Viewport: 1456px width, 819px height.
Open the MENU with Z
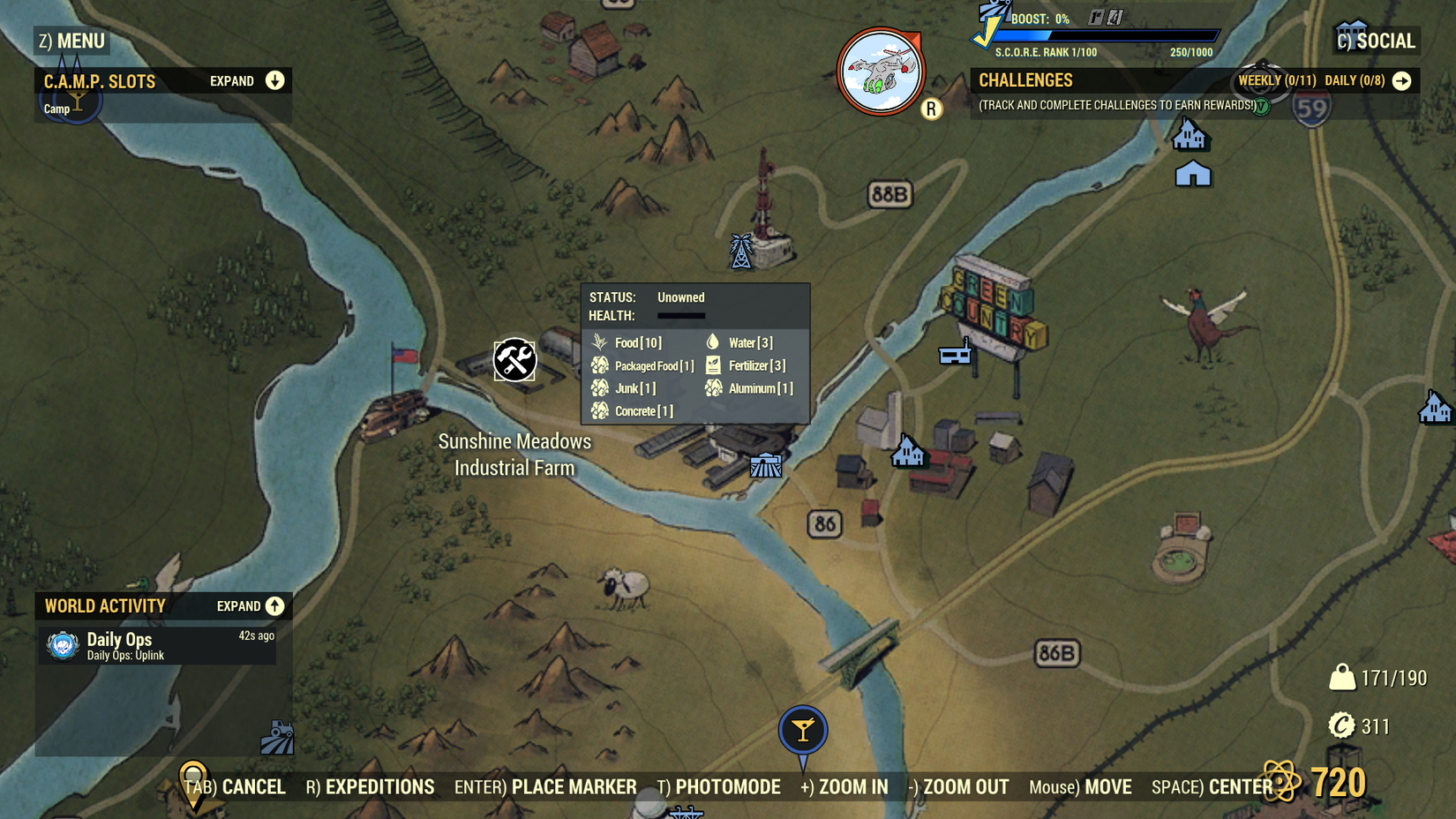click(71, 41)
